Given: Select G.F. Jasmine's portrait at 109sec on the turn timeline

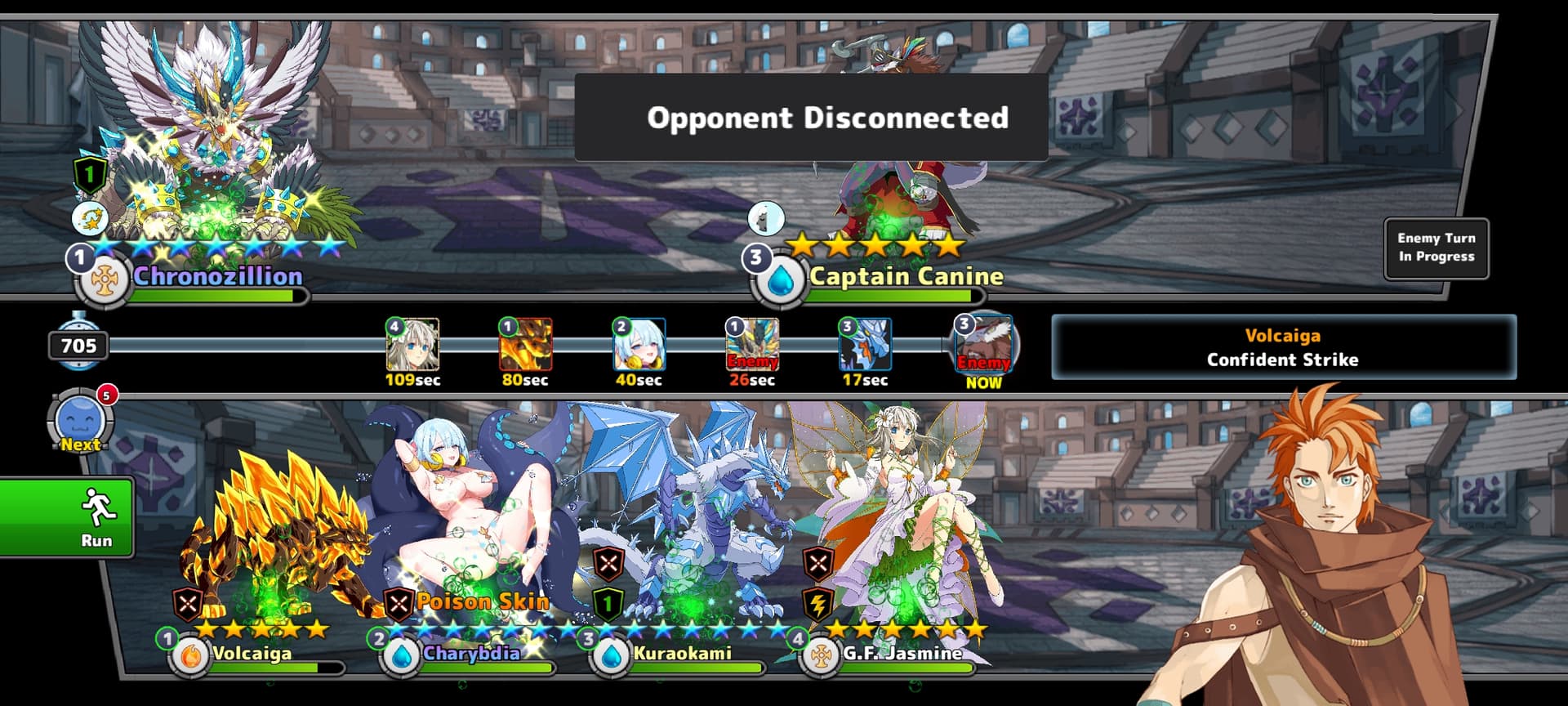Looking at the screenshot, I should [412, 345].
